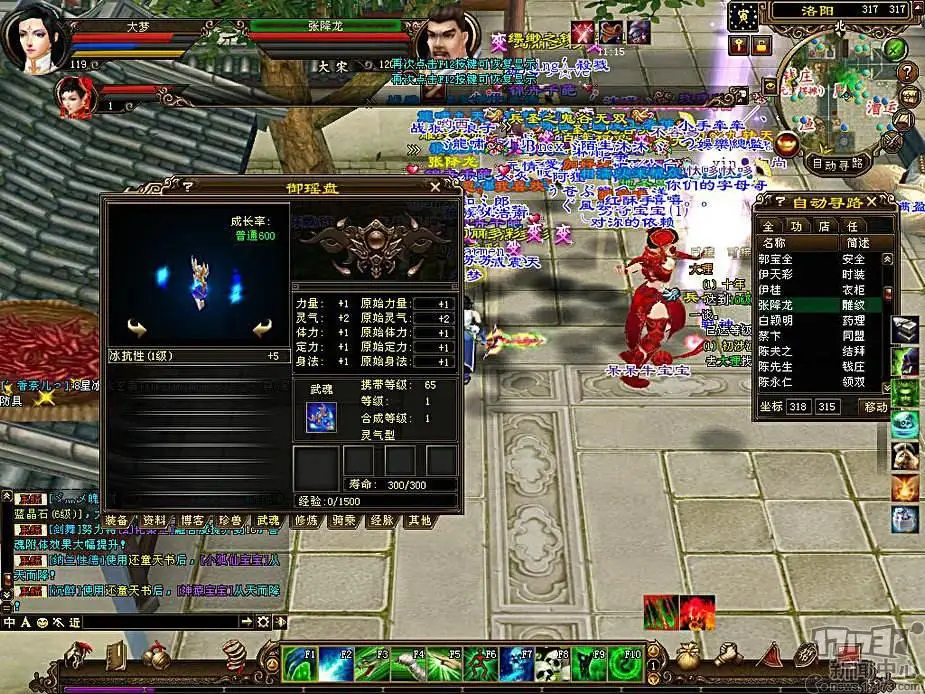Open the 资料 tab

[x=154, y=521]
